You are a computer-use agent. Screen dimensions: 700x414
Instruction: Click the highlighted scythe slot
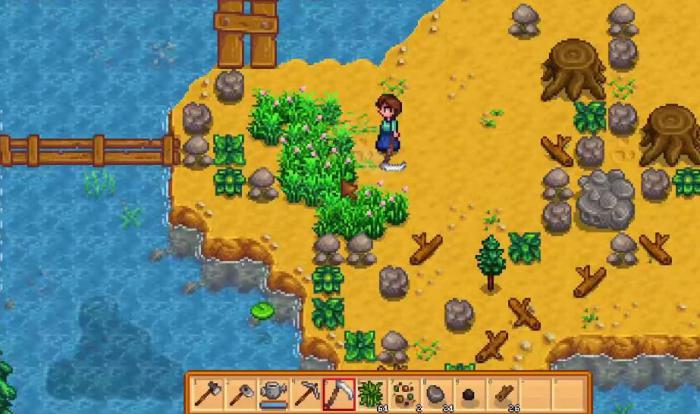click(x=338, y=393)
